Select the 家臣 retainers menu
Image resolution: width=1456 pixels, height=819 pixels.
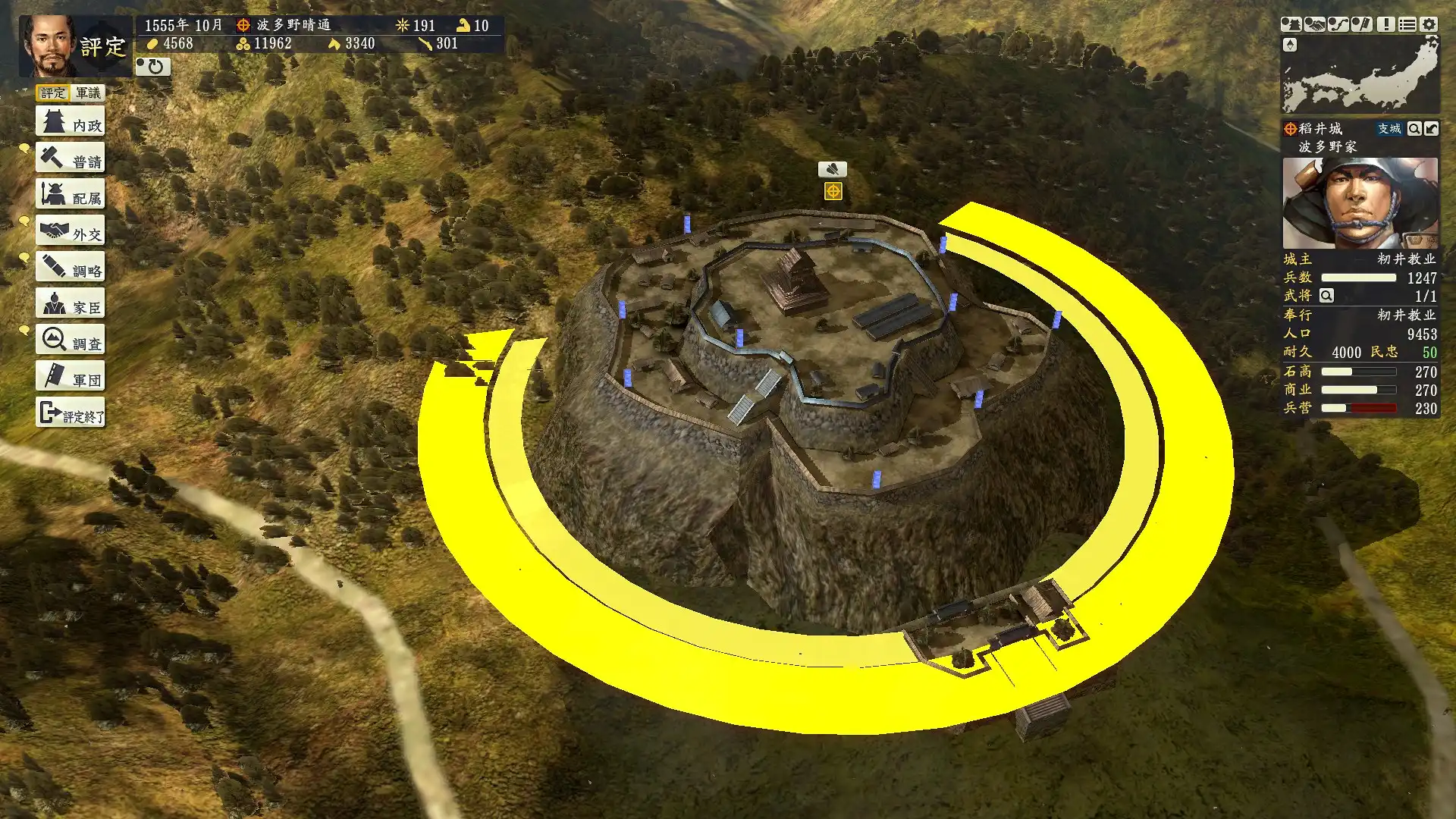tap(70, 304)
